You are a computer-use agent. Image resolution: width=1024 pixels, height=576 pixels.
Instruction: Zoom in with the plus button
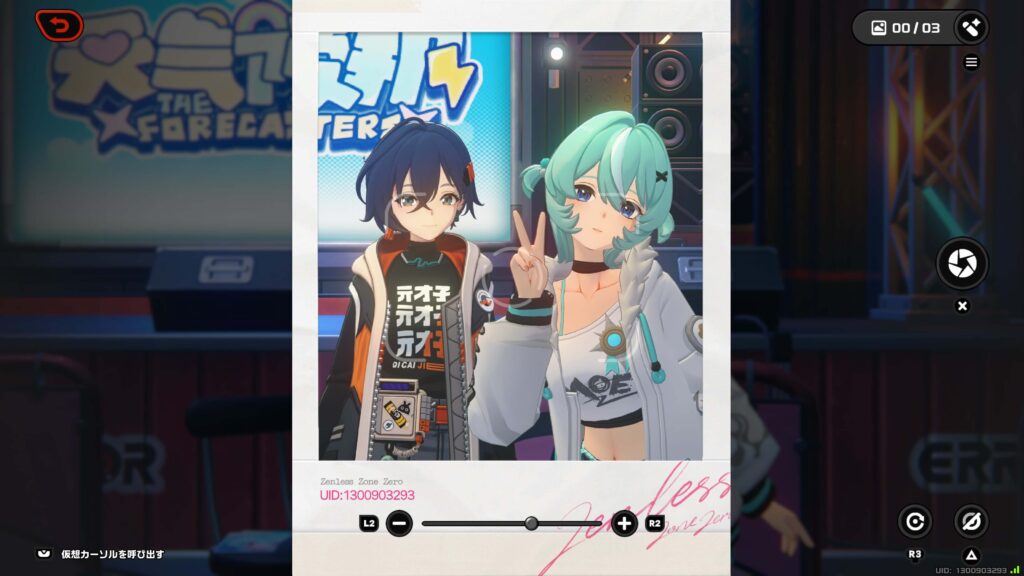(625, 523)
